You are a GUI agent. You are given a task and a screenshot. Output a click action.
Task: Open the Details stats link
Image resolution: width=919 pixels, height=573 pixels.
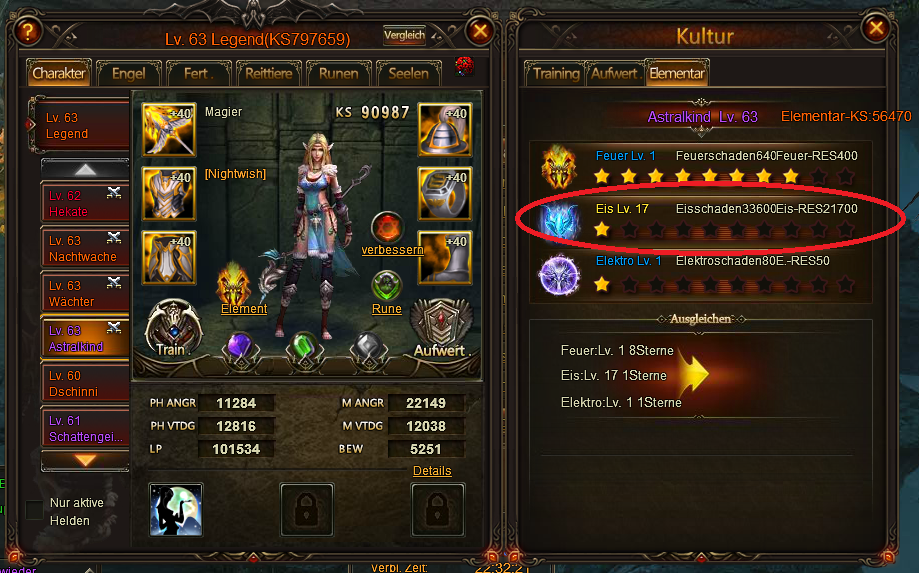coord(432,470)
